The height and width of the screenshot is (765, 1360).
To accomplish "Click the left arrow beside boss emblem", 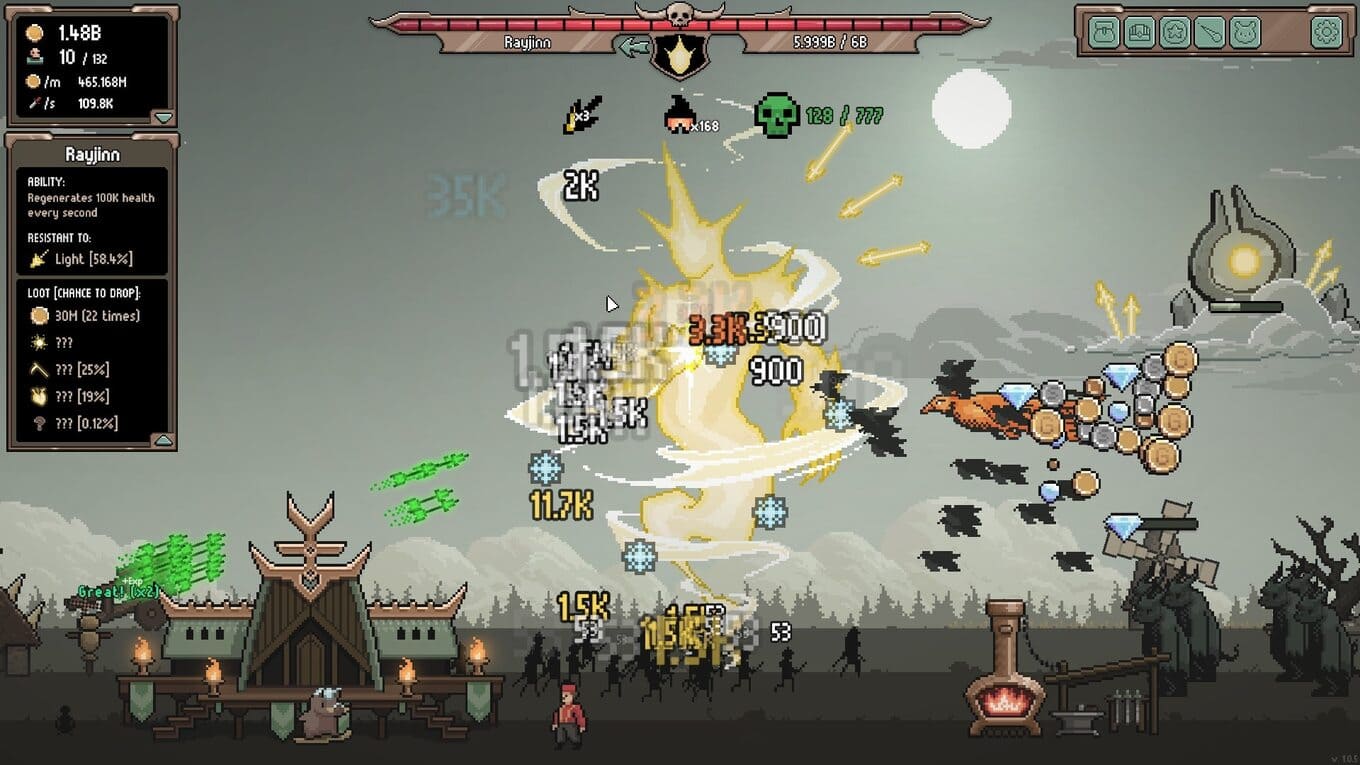I will tap(632, 46).
